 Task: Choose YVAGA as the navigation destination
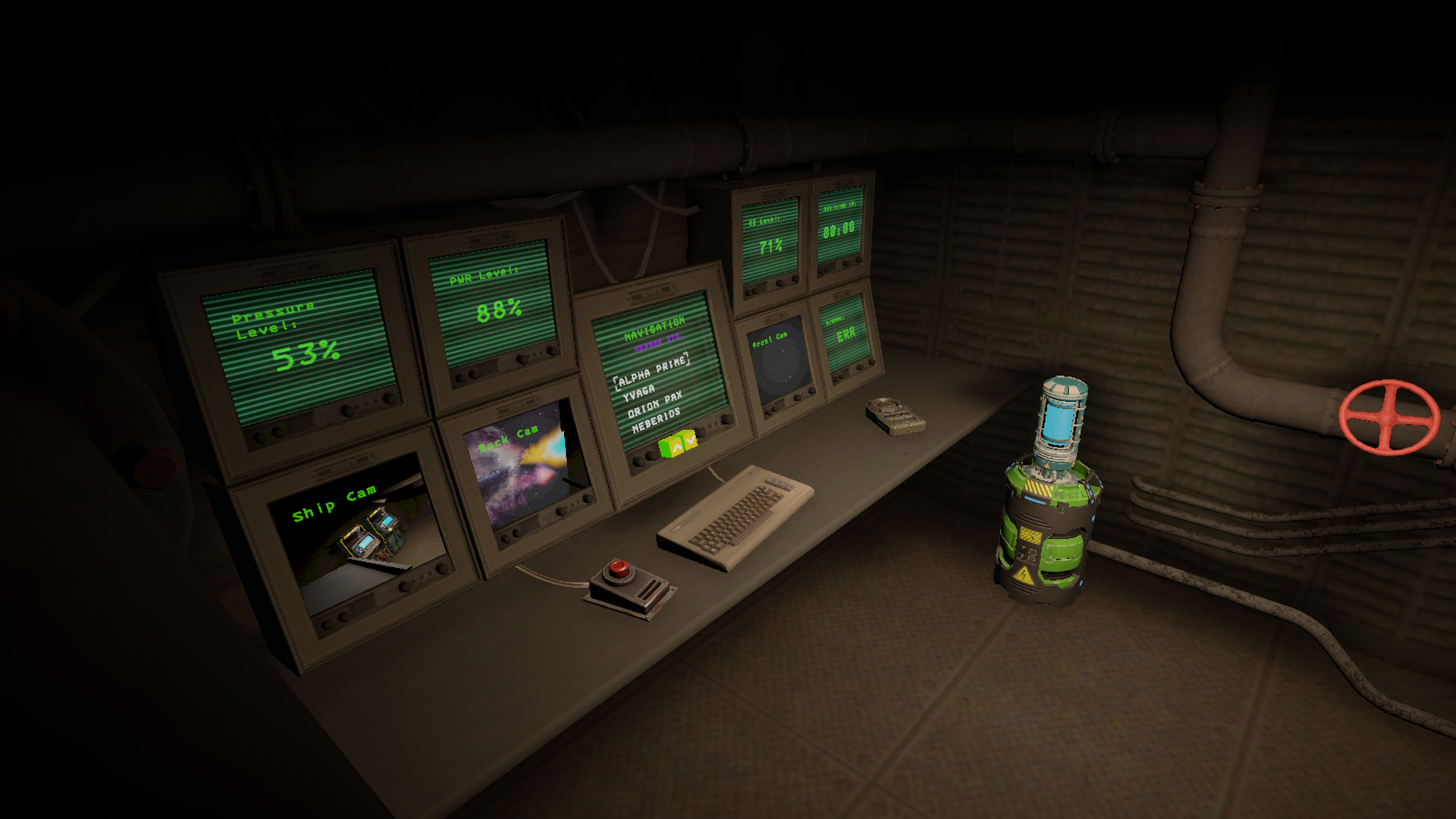pyautogui.click(x=639, y=393)
